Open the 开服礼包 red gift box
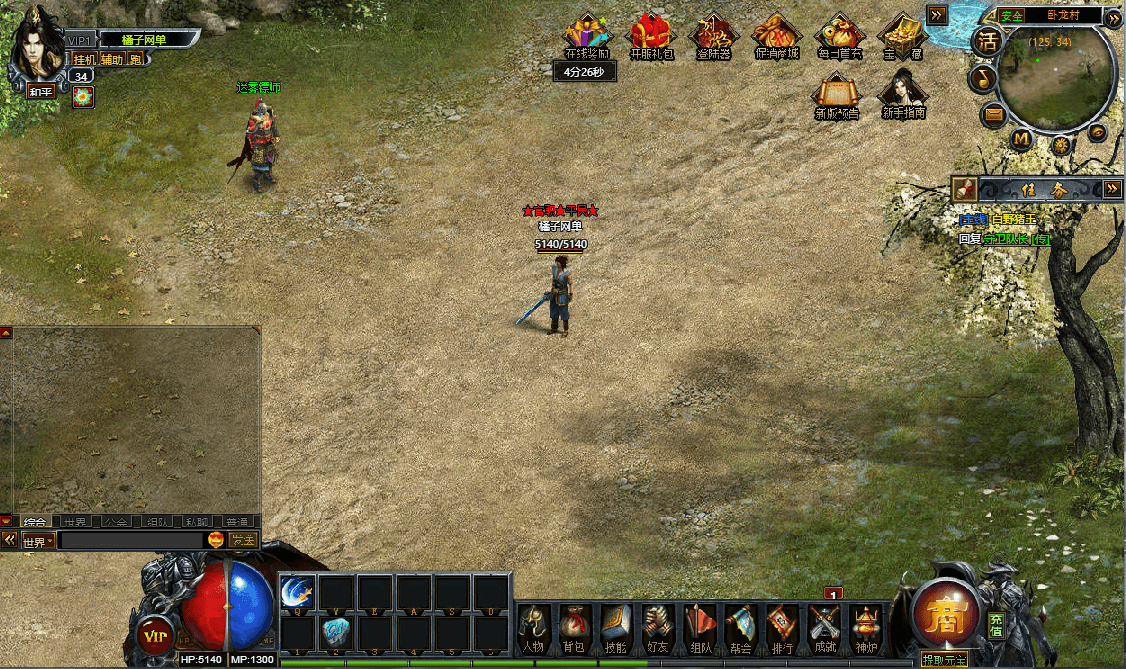Viewport: 1126px width, 669px height. coord(651,36)
